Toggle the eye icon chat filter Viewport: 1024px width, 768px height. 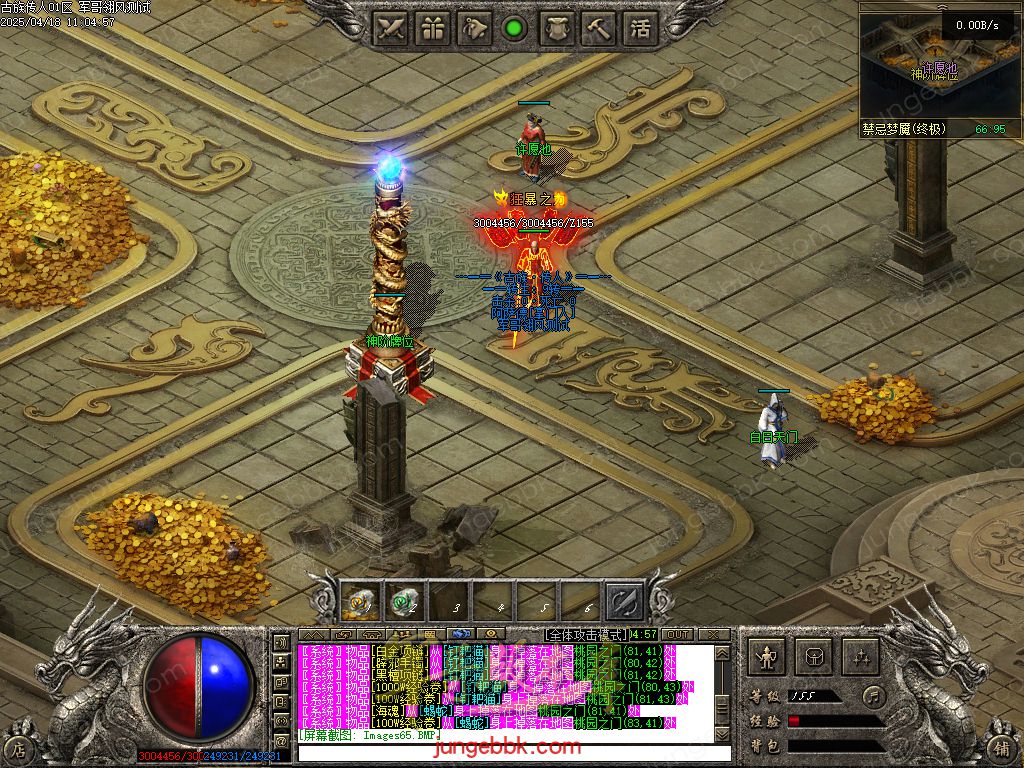490,634
